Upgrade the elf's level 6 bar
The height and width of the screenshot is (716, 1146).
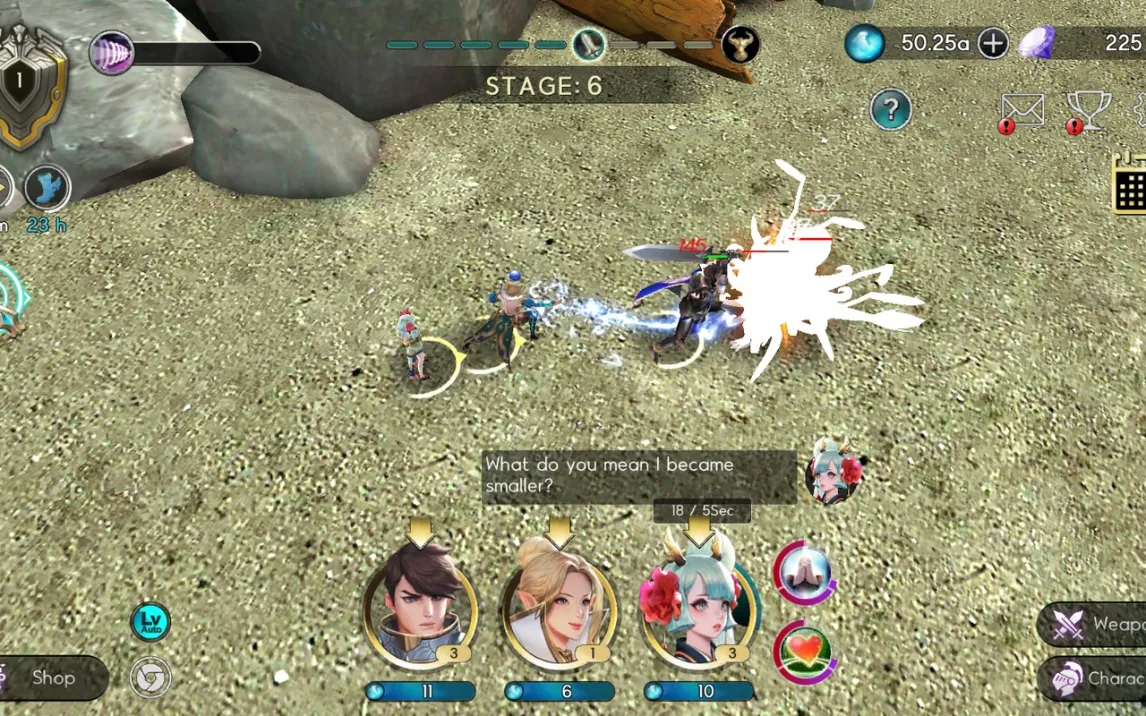click(558, 691)
